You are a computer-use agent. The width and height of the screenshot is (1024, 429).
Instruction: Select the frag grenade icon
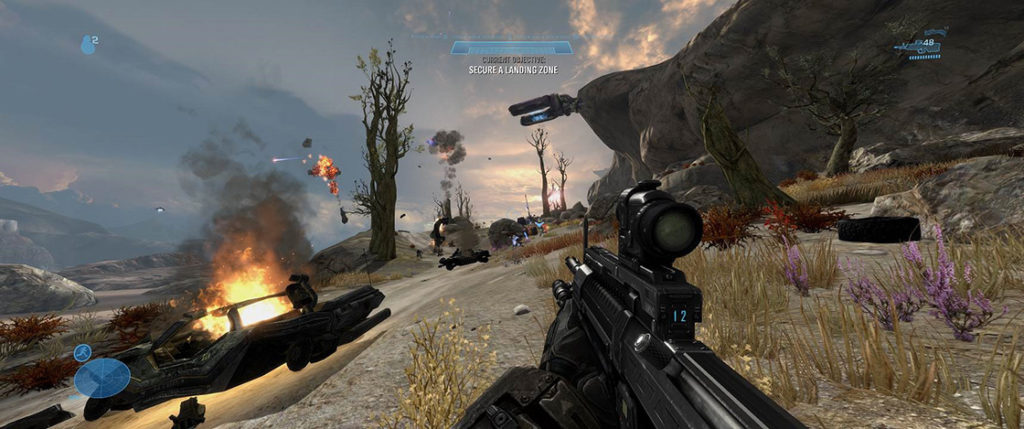pos(87,44)
